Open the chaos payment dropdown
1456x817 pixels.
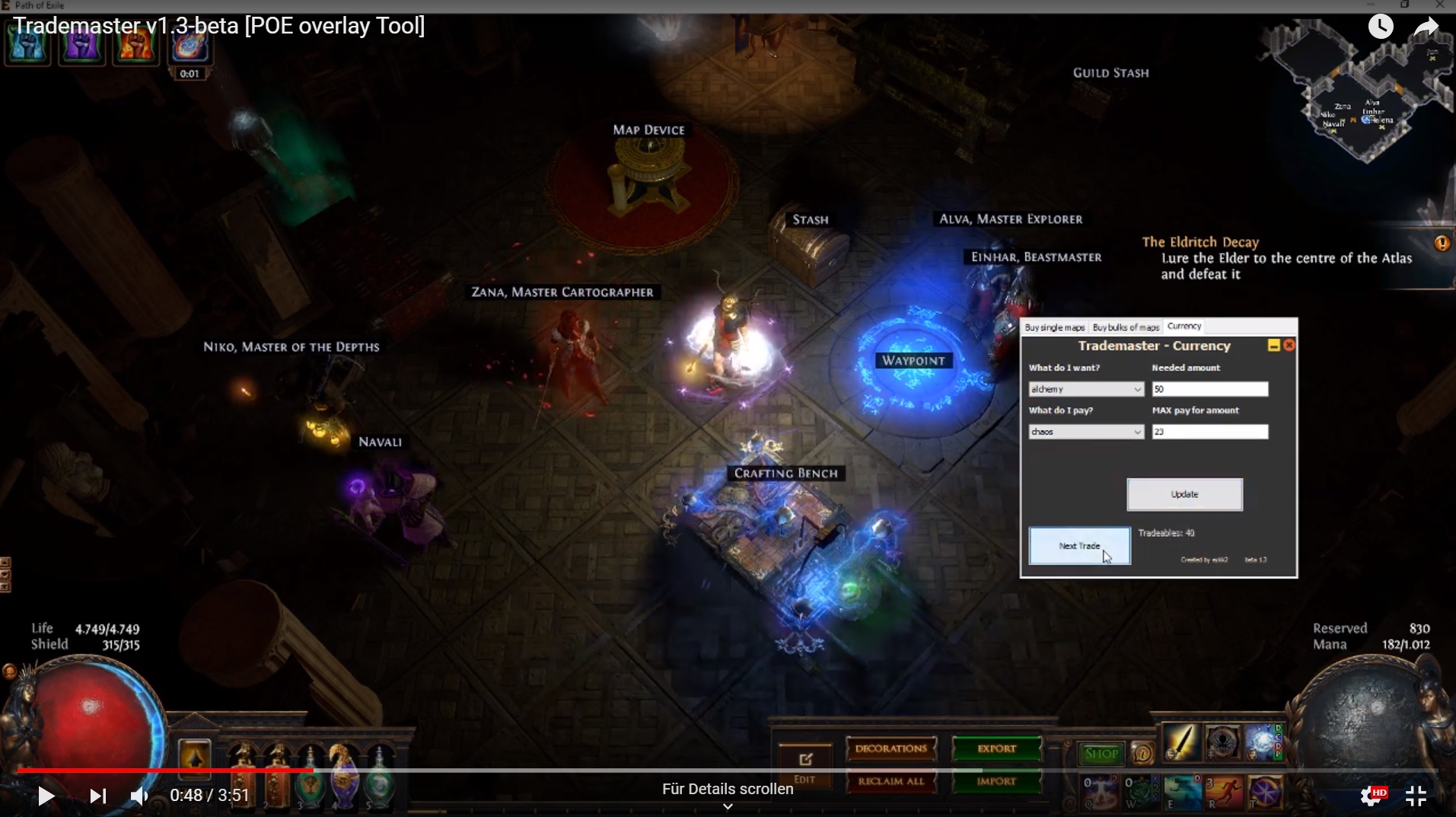point(1085,432)
